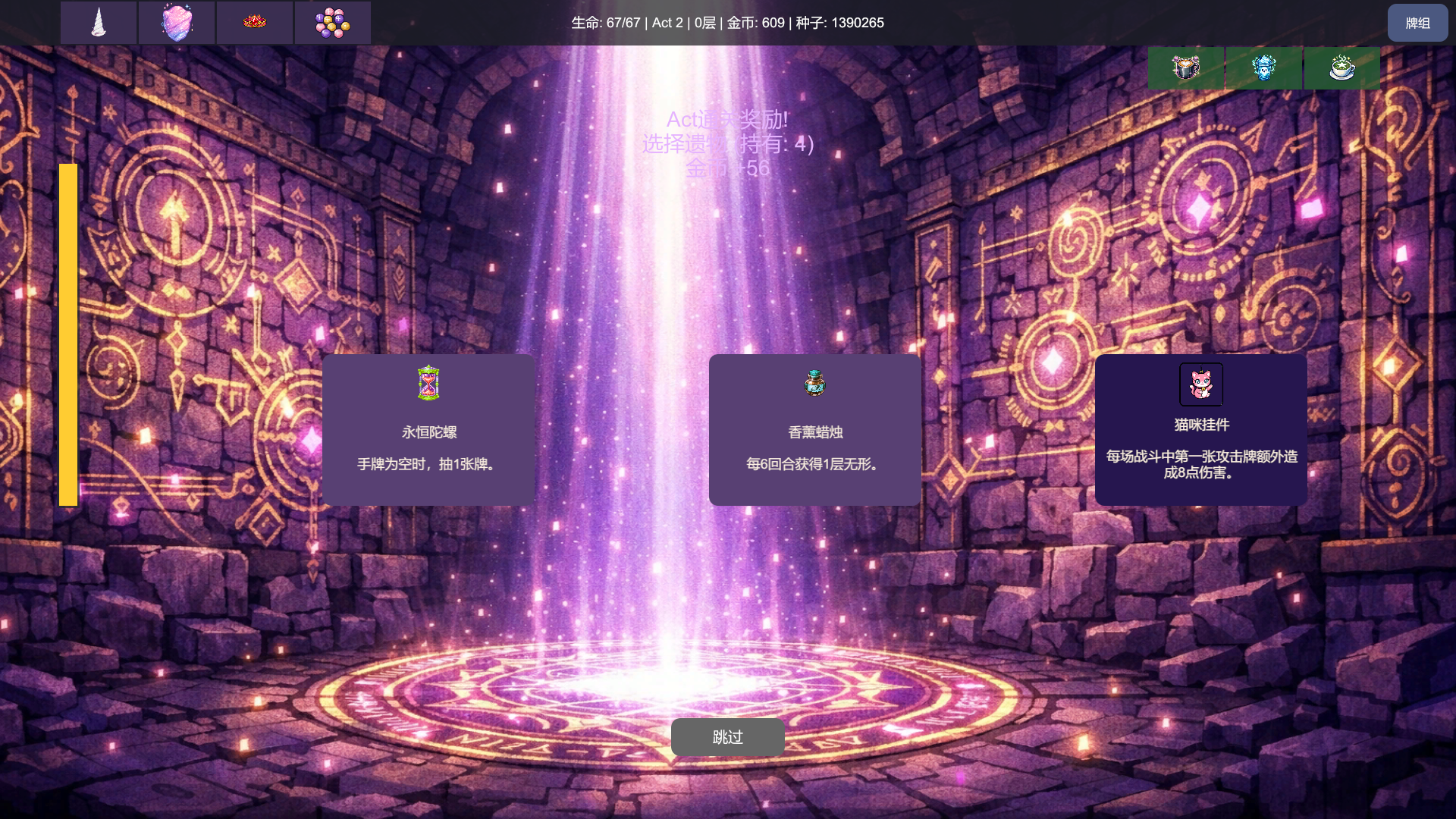Click the white unicorn horn relic
This screenshot has width=1456, height=819.
pyautogui.click(x=99, y=23)
